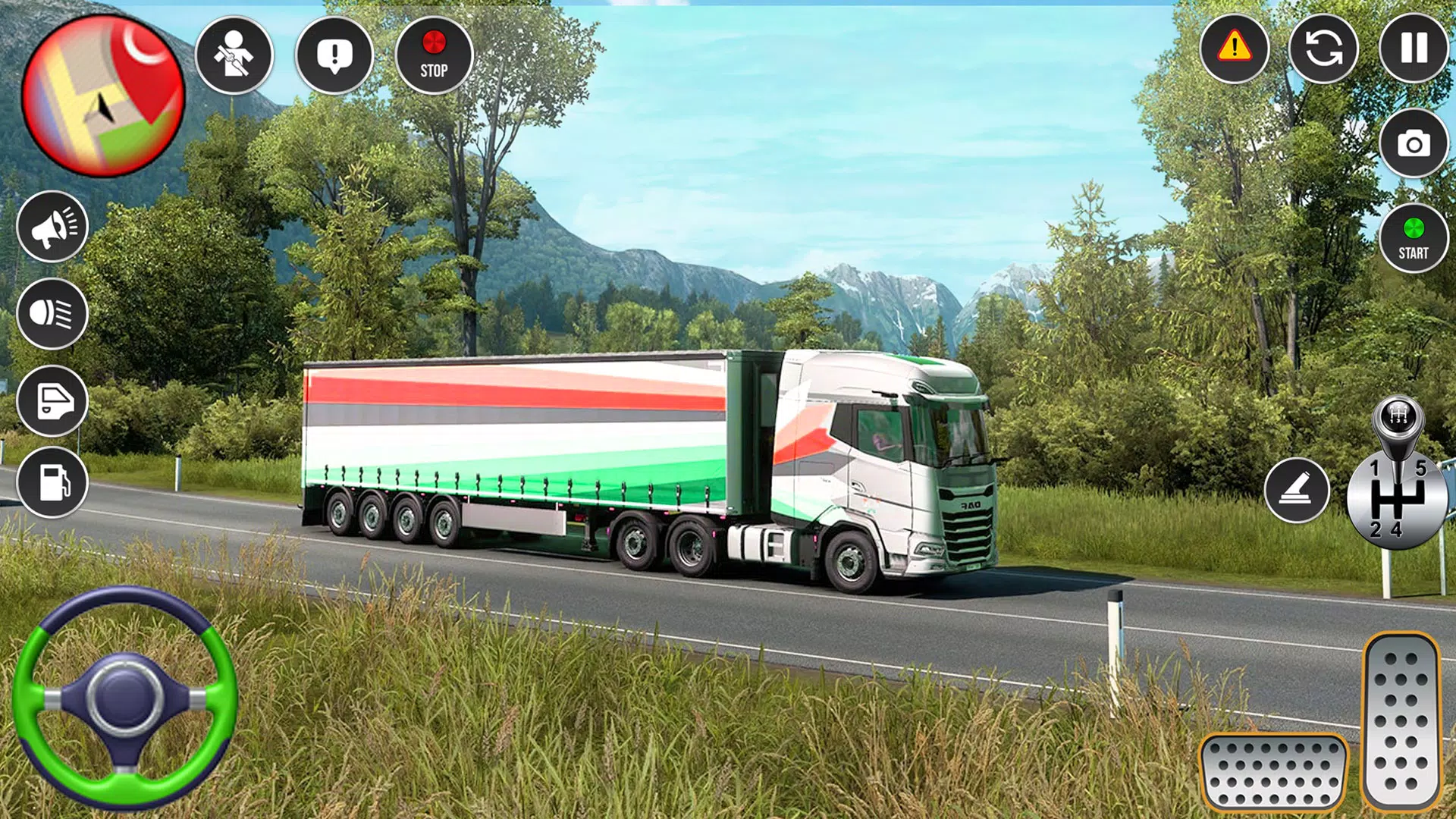Sound the megaphone horn
Screen dimensions: 1456x819
(52, 226)
